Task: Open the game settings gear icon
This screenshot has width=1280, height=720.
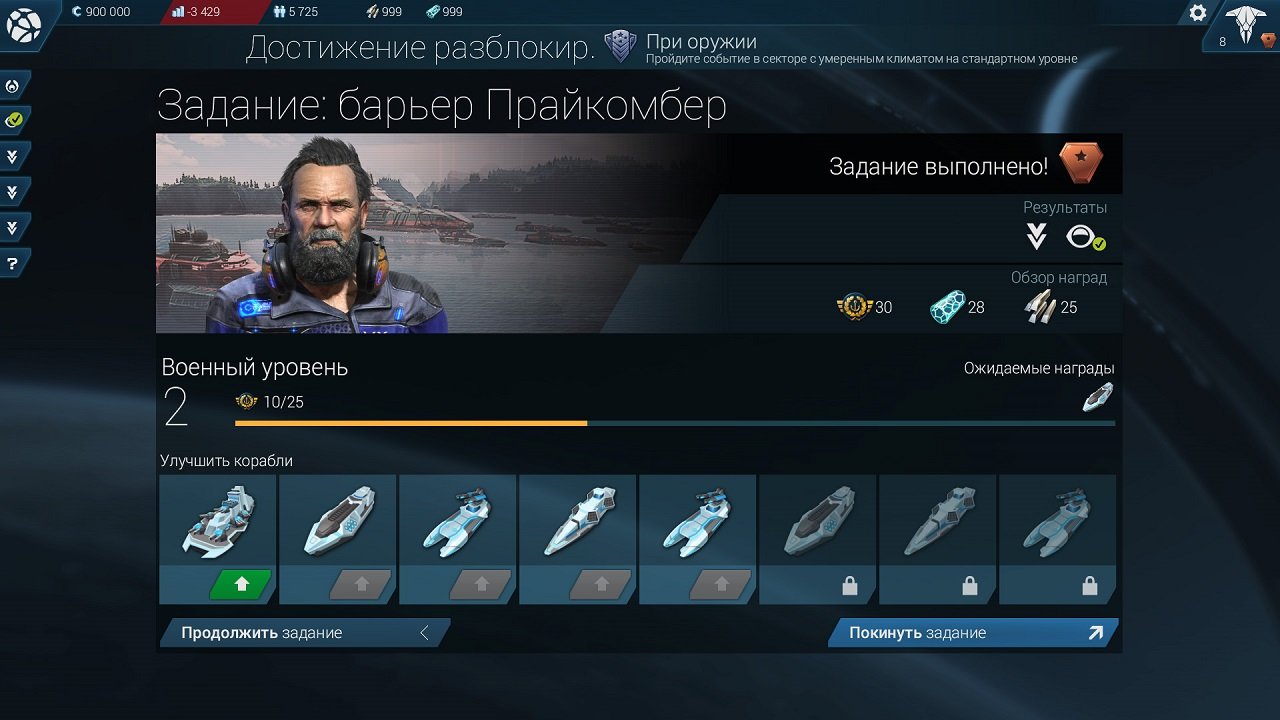Action: pyautogui.click(x=1197, y=13)
